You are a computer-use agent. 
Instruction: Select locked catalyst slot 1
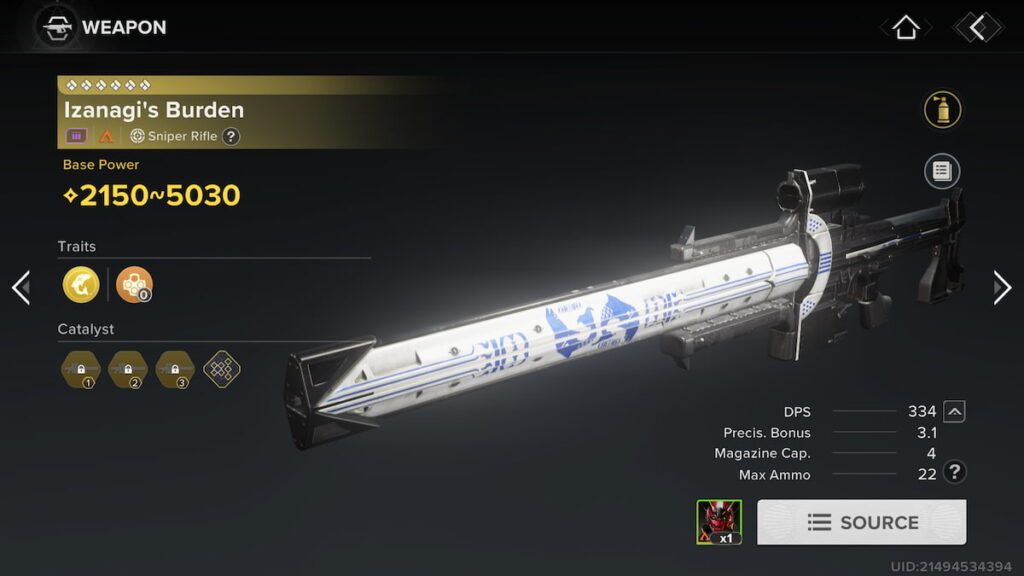point(80,369)
